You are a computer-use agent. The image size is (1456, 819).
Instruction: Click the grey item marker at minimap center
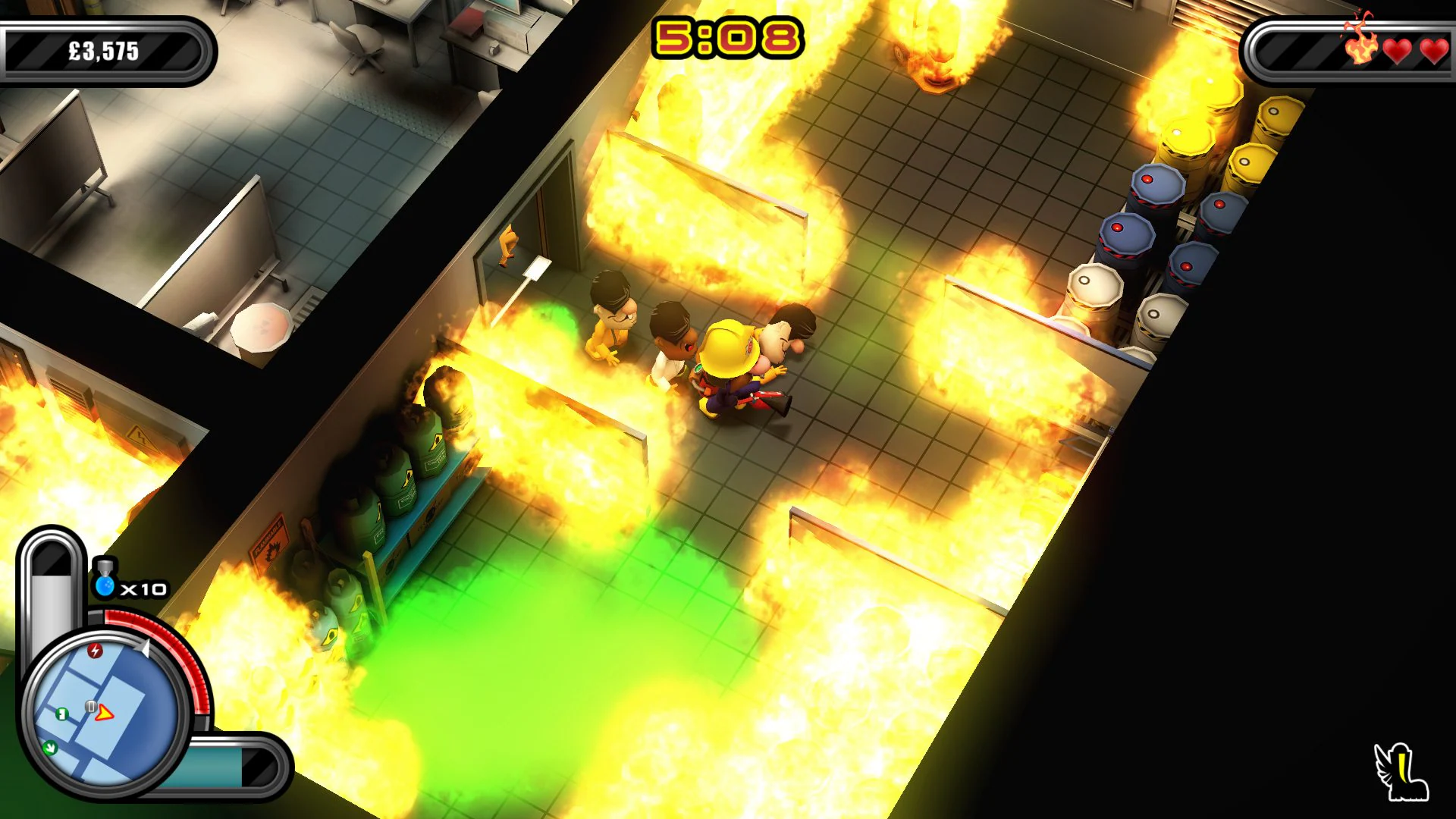(91, 705)
